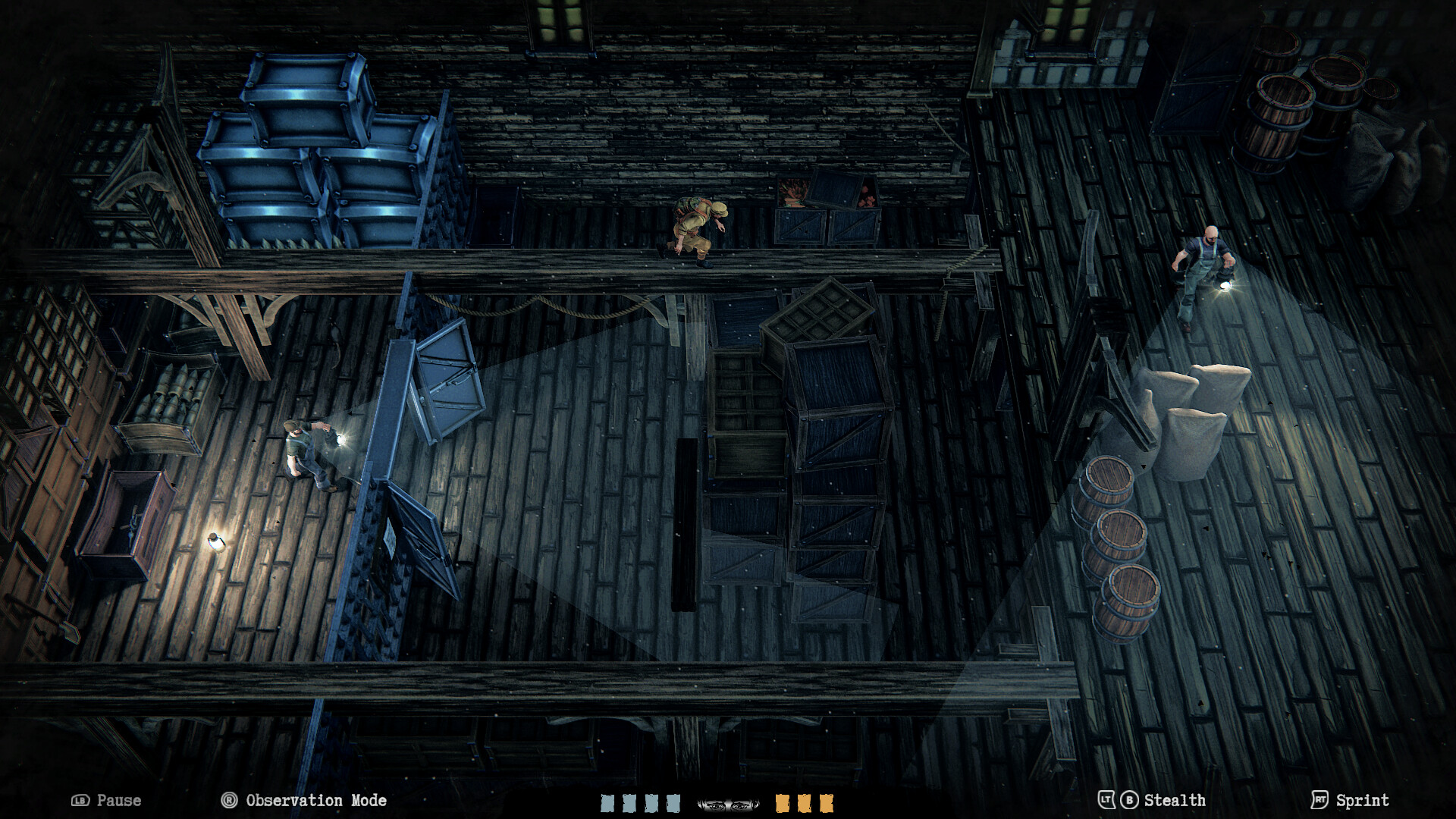Toggle Sprint in the bottom-right HUD
The width and height of the screenshot is (1456, 819).
pos(1363,800)
